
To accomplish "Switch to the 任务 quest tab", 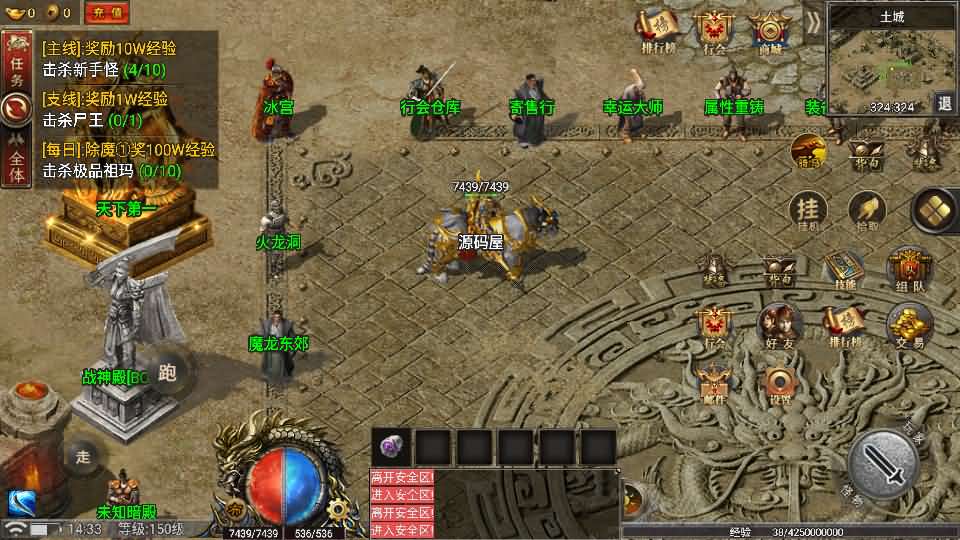I will point(15,62).
